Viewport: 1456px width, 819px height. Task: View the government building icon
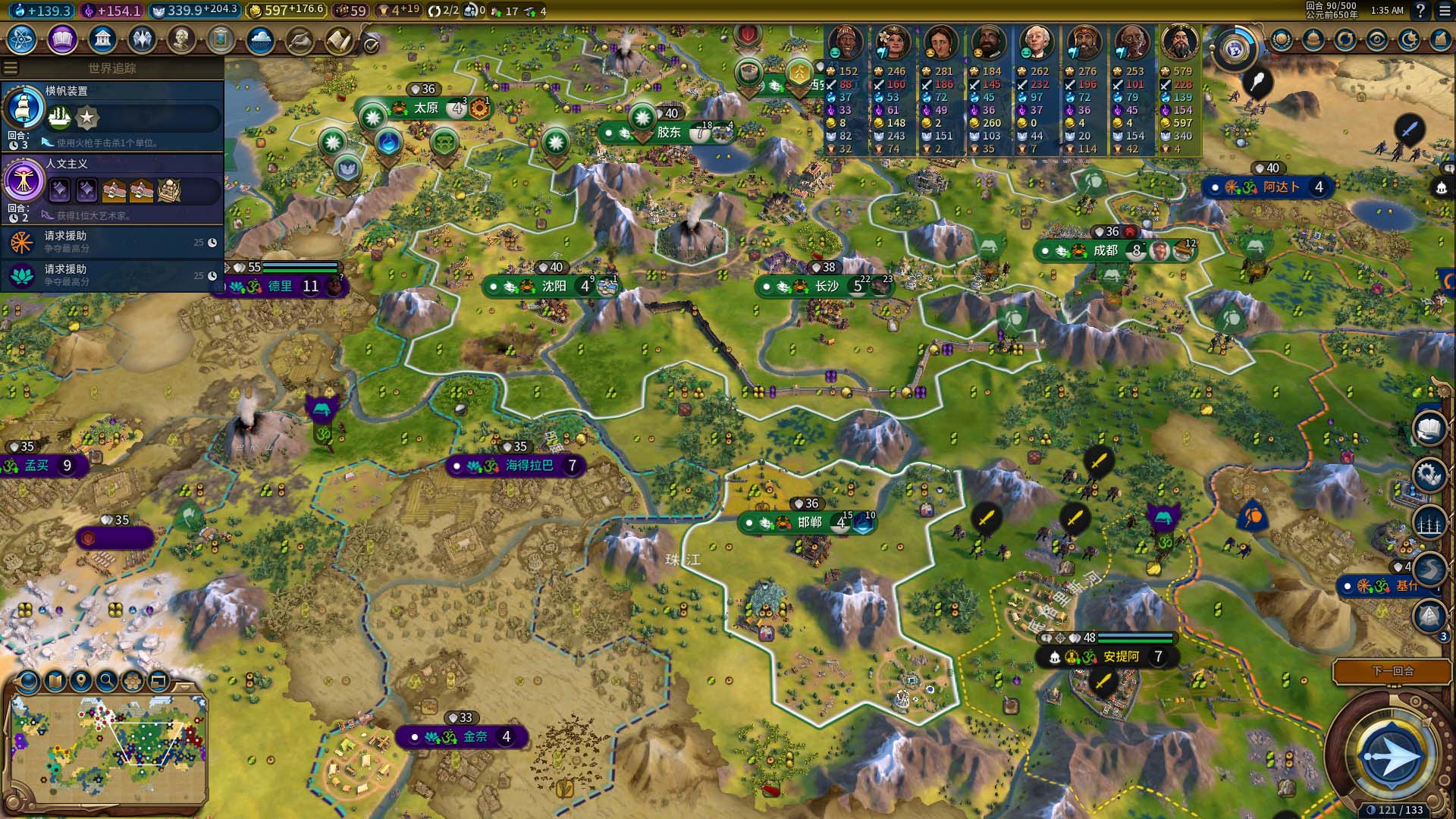point(102,39)
